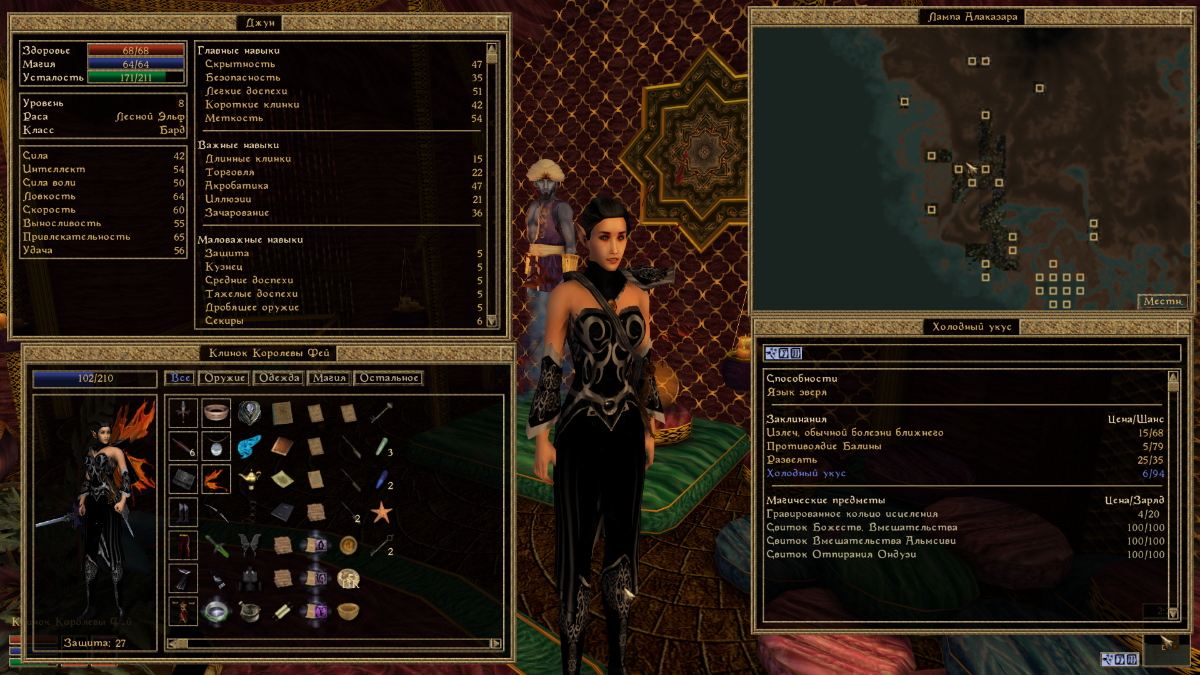This screenshot has width=1200, height=675.
Task: Show the Остальное item category
Action: [387, 378]
